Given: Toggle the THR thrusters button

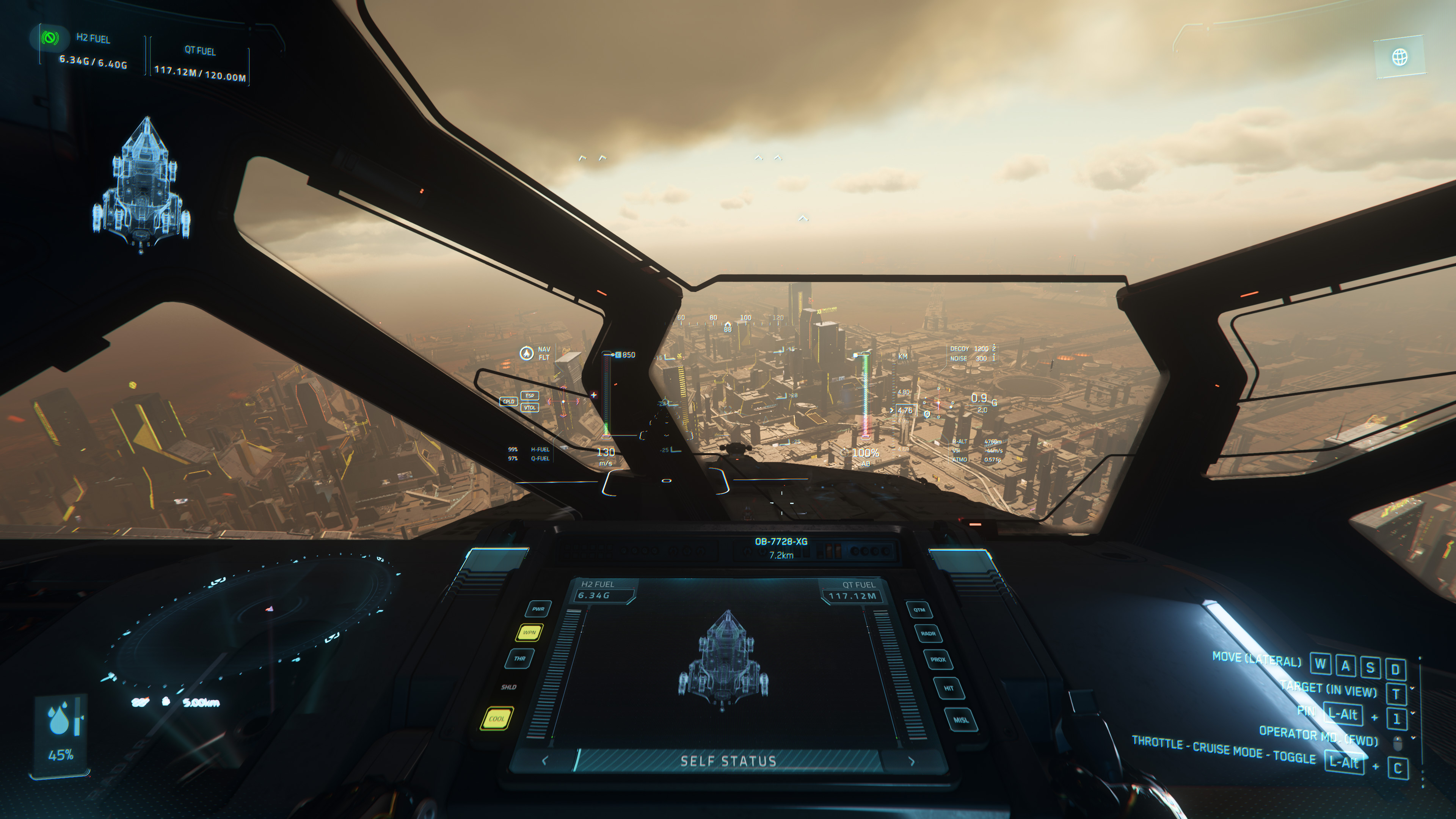Looking at the screenshot, I should [x=519, y=659].
